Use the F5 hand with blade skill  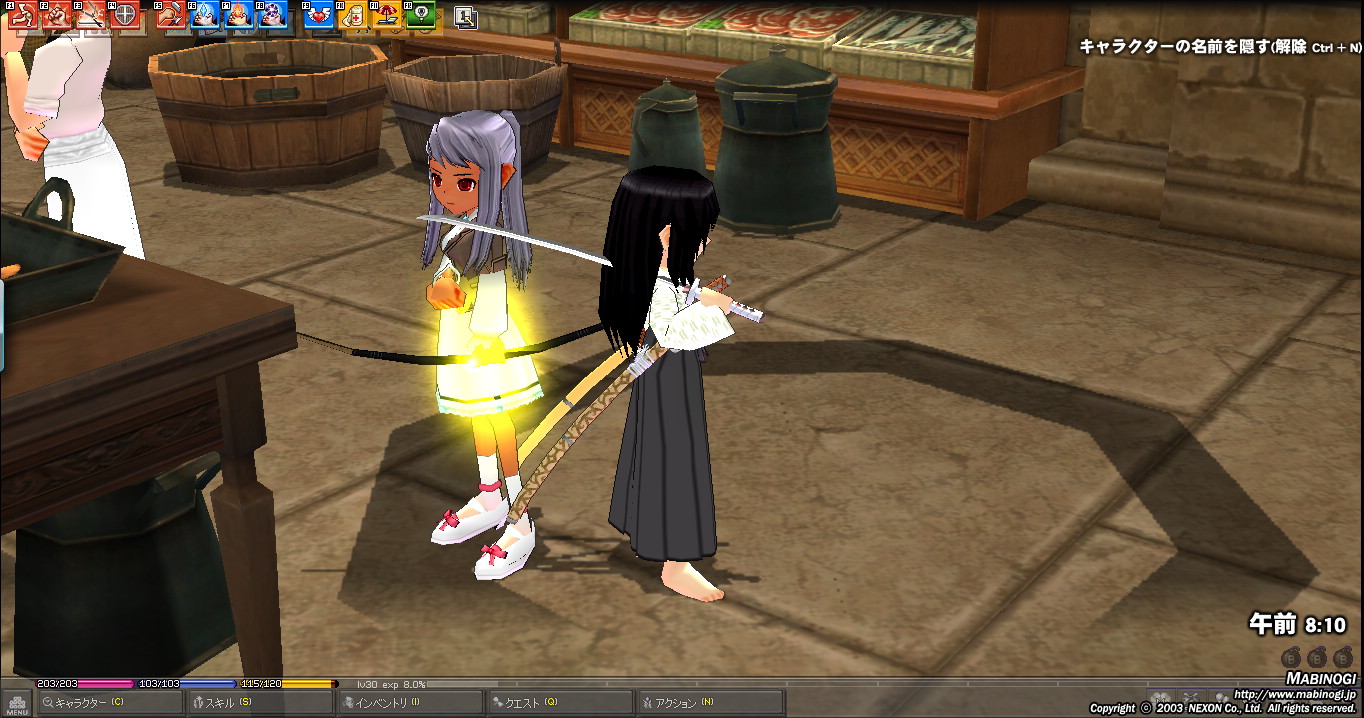pos(170,14)
